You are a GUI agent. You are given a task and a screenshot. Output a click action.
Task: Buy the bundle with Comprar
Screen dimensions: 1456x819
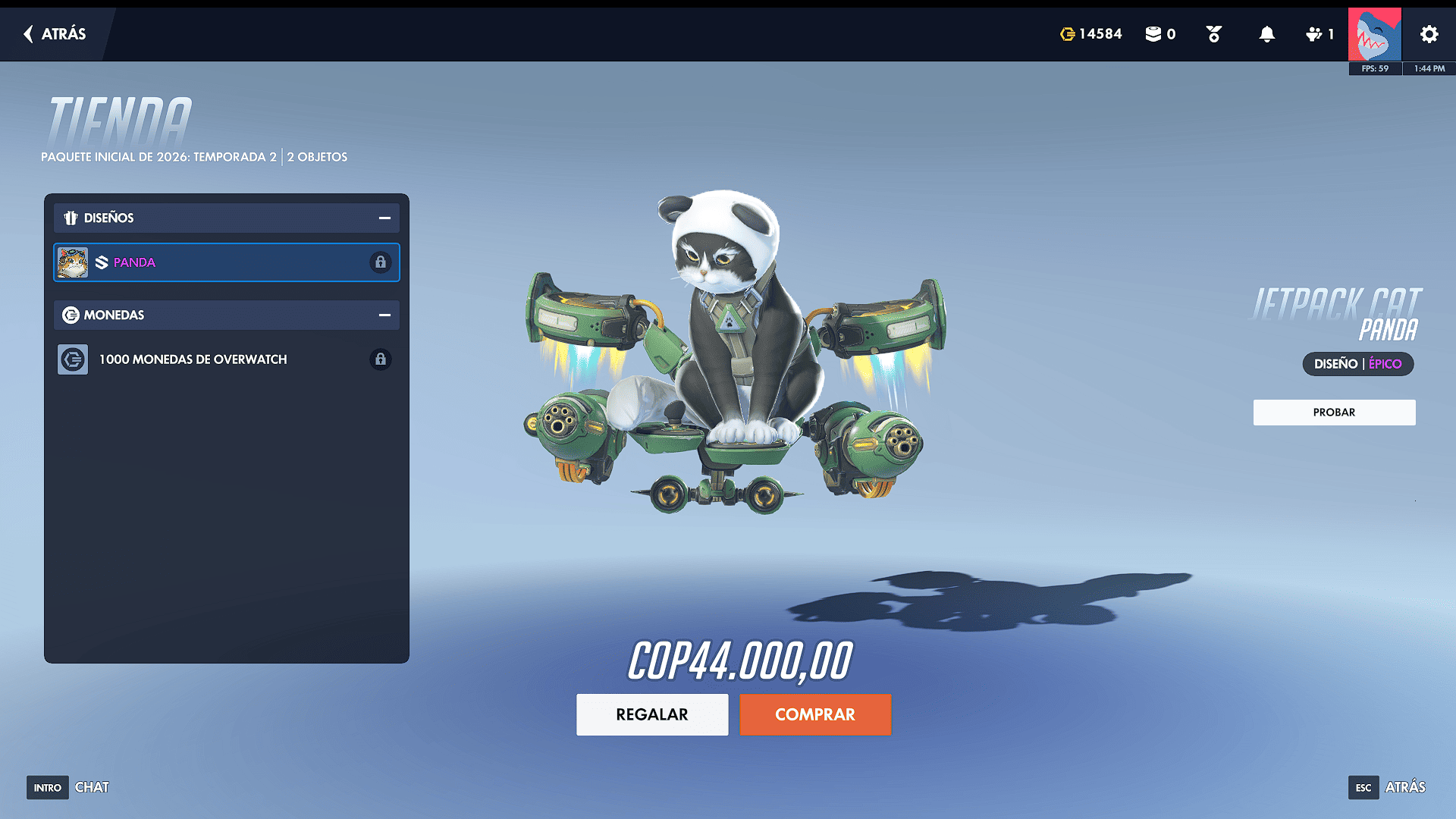point(815,714)
